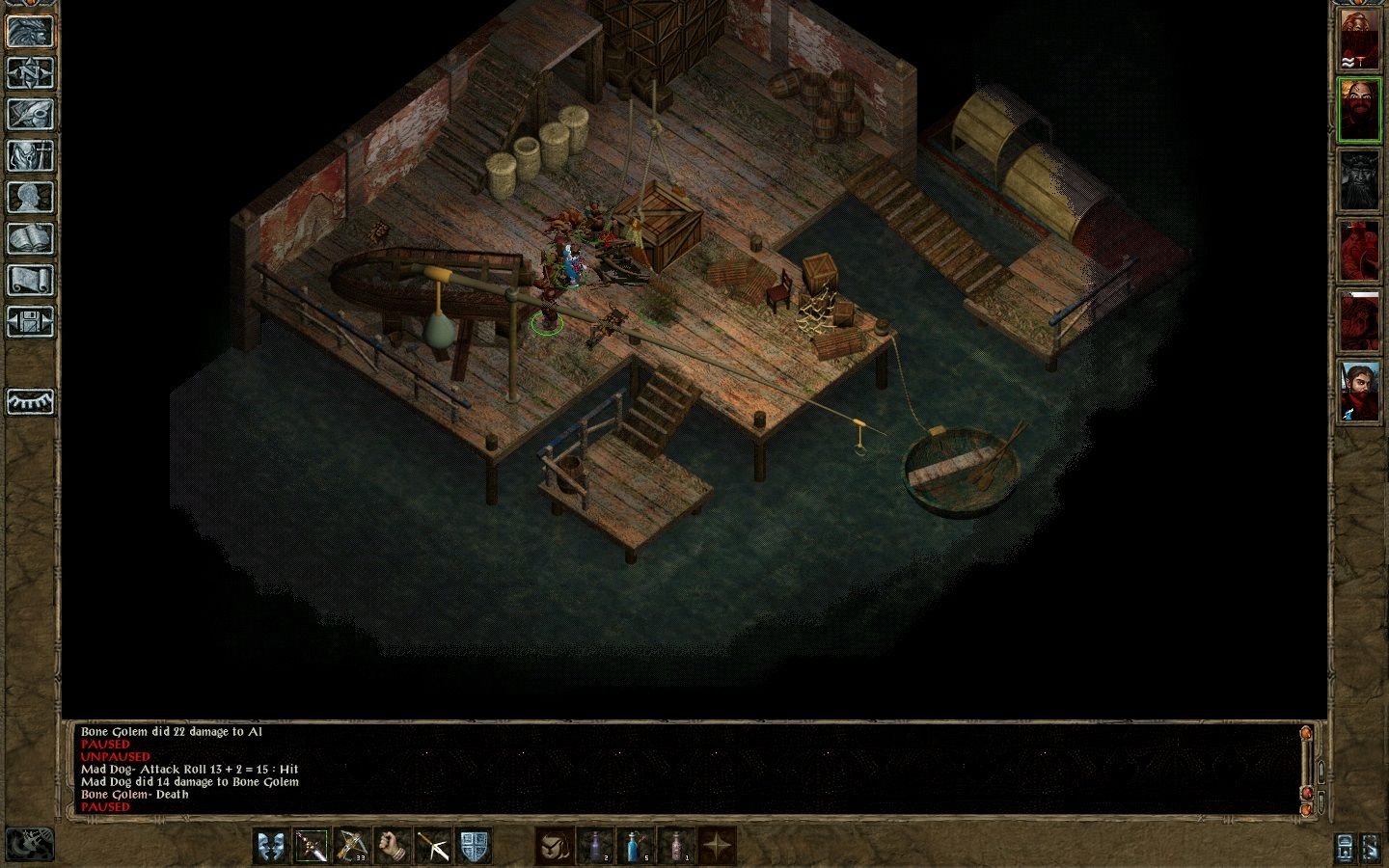Select the glowing sword attack slot
This screenshot has height=868, width=1389.
pos(313,847)
